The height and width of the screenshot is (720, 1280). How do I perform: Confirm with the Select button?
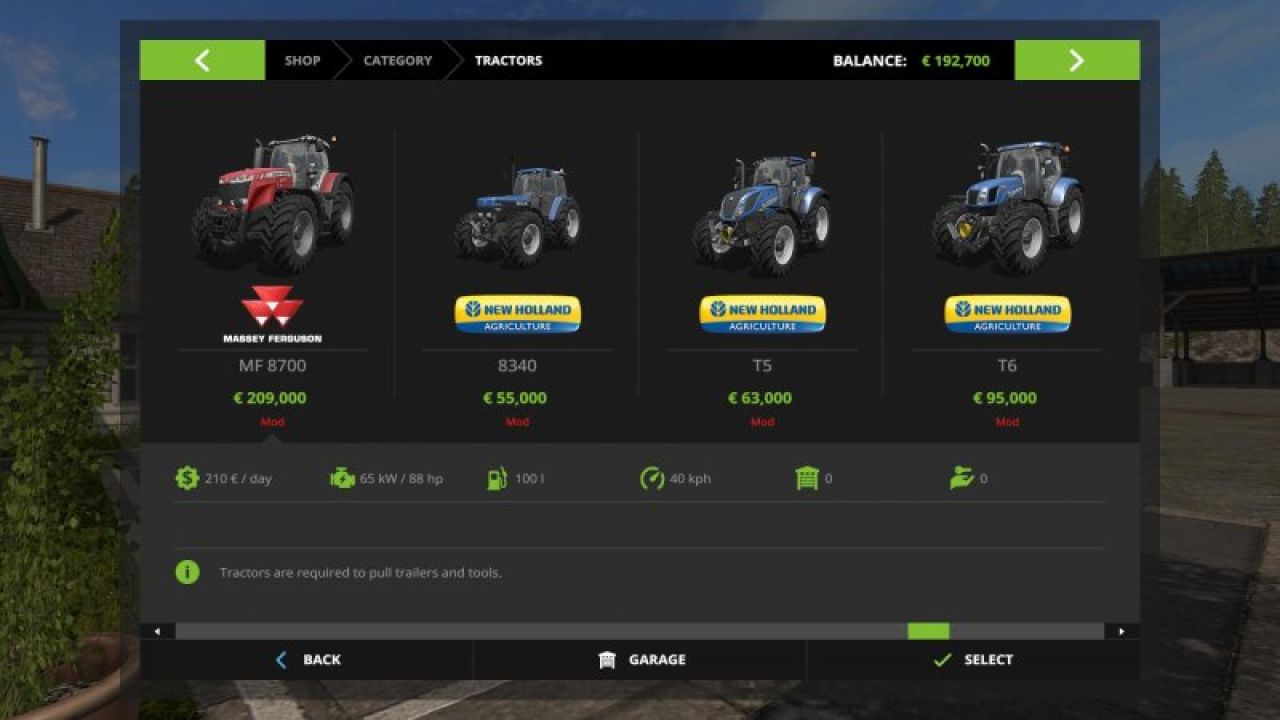tap(973, 660)
